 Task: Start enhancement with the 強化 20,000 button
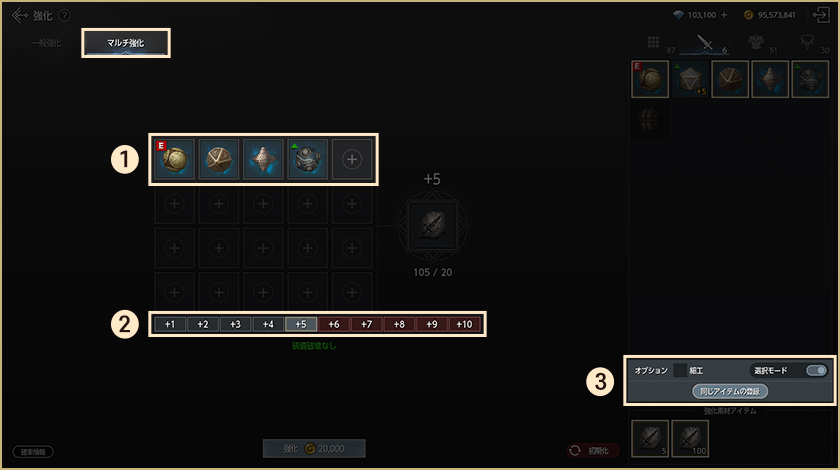[x=314, y=450]
